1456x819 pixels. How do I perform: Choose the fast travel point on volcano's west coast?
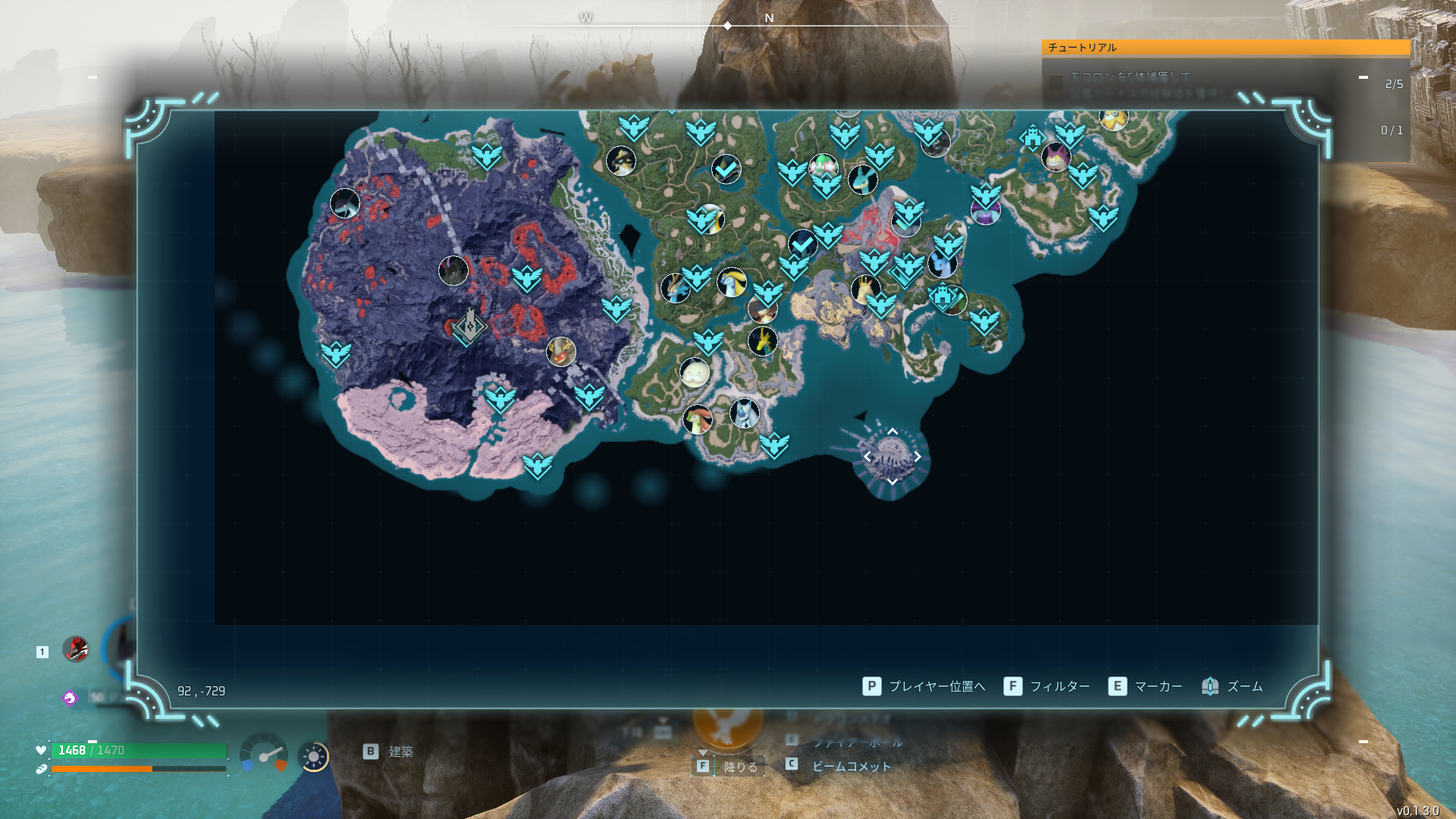pos(335,353)
